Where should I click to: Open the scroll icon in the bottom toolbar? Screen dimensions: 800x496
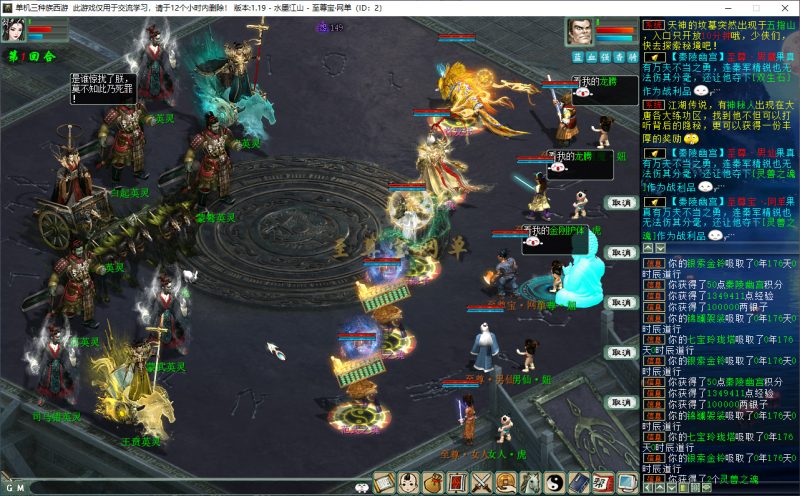coord(385,482)
